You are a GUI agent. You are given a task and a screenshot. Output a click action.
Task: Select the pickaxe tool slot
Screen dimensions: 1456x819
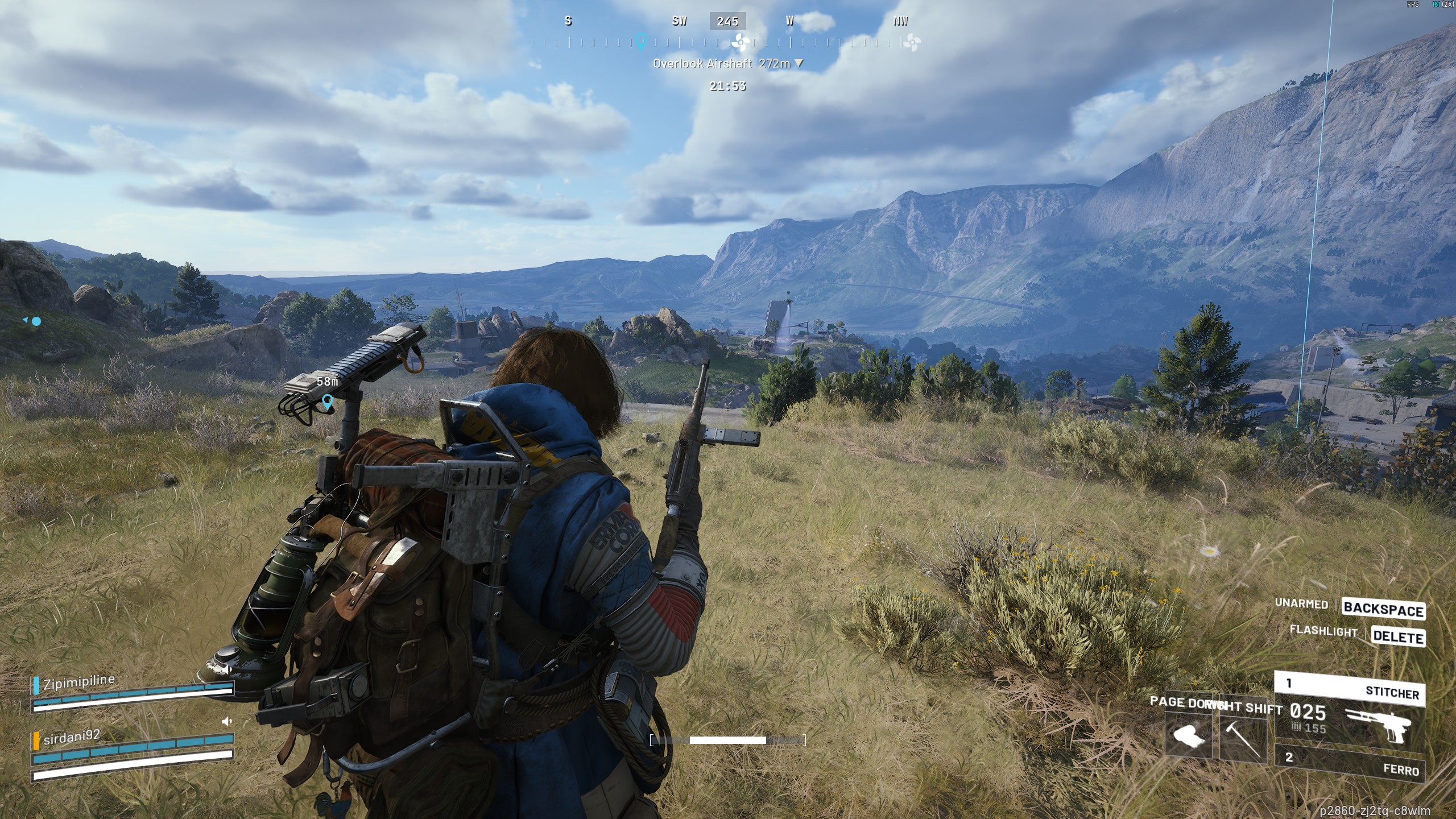pyautogui.click(x=1243, y=736)
